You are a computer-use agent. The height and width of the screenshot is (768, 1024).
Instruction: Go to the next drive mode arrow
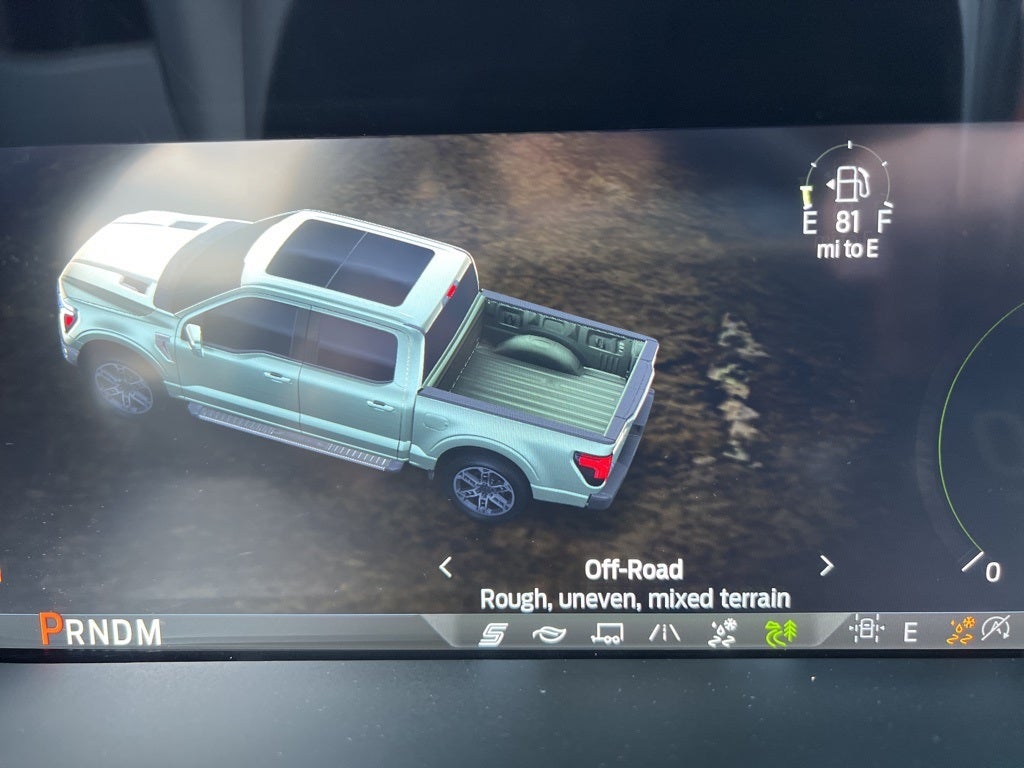click(826, 566)
